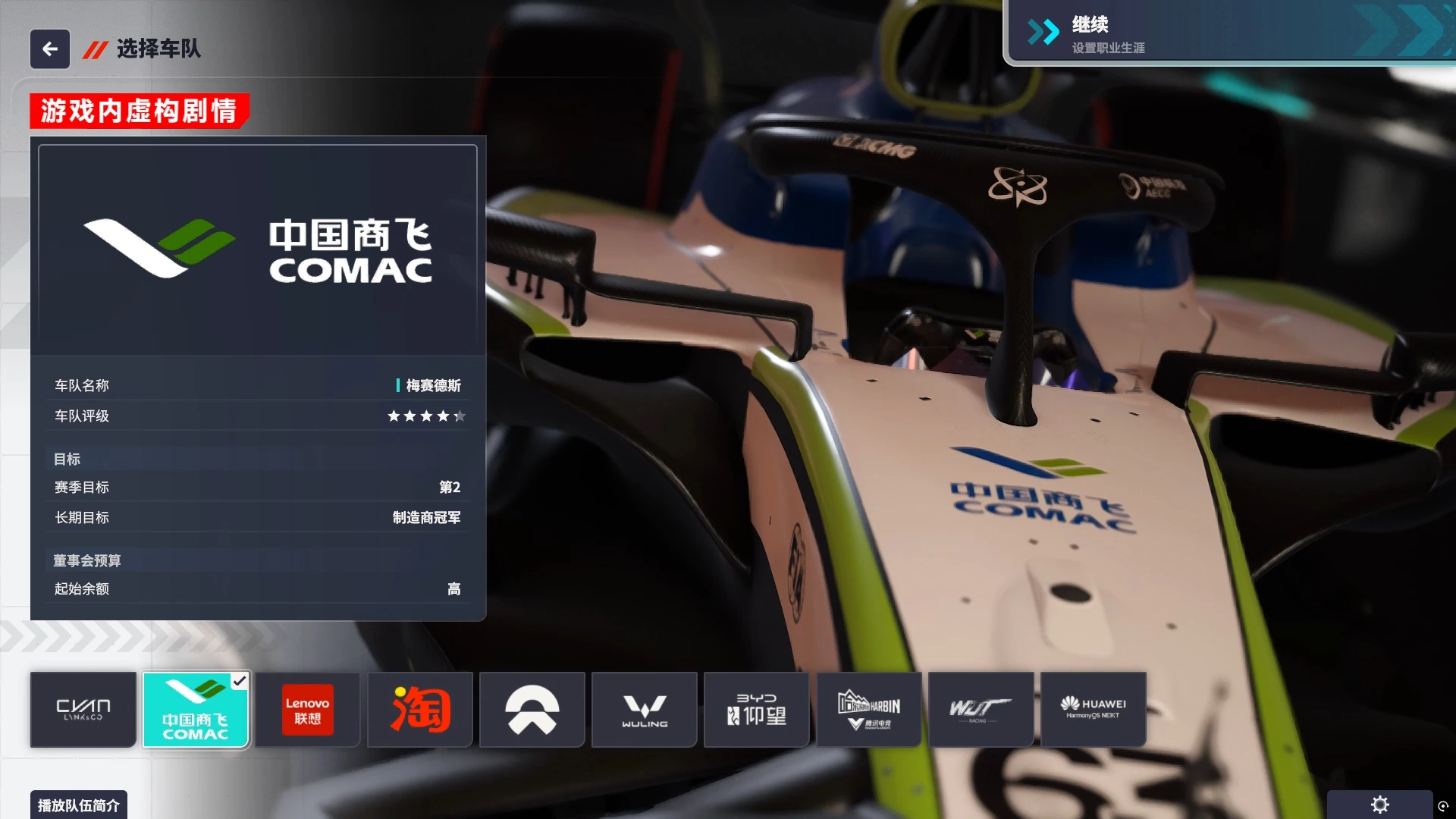Choose the 中国商飞 COMAC team tile
1456x819 pixels.
(x=196, y=710)
